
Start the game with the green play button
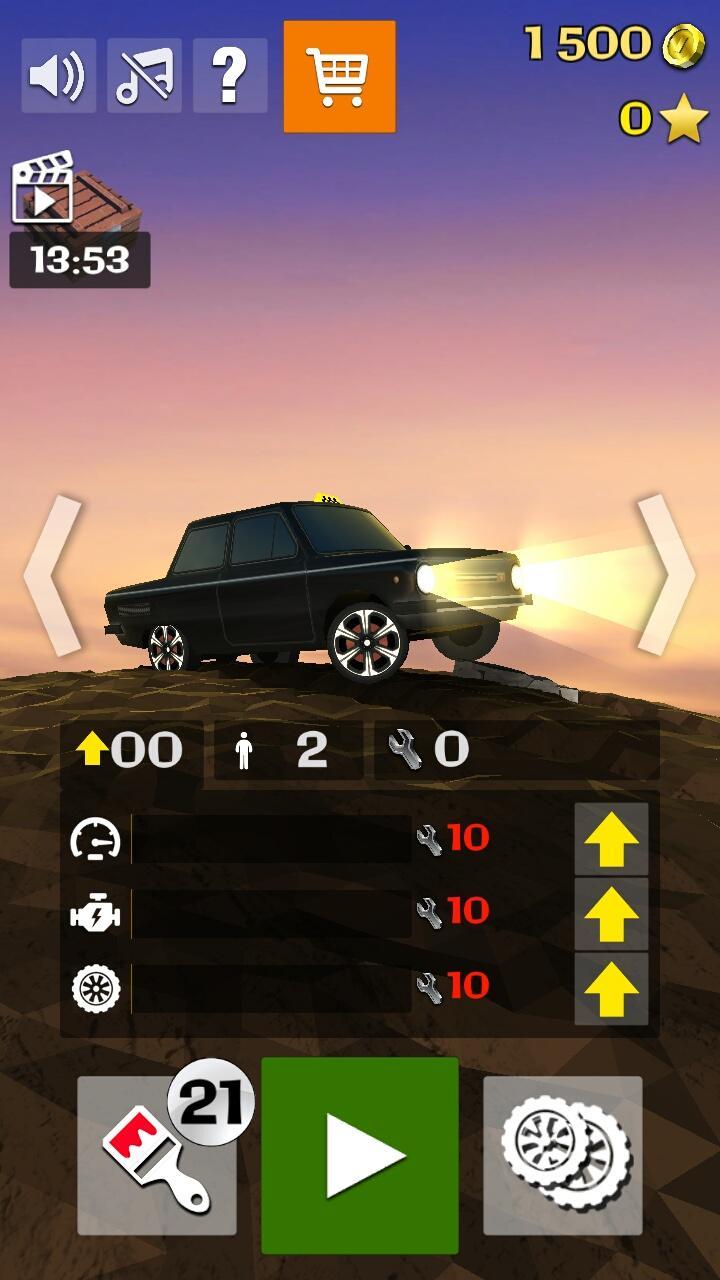coord(360,1155)
